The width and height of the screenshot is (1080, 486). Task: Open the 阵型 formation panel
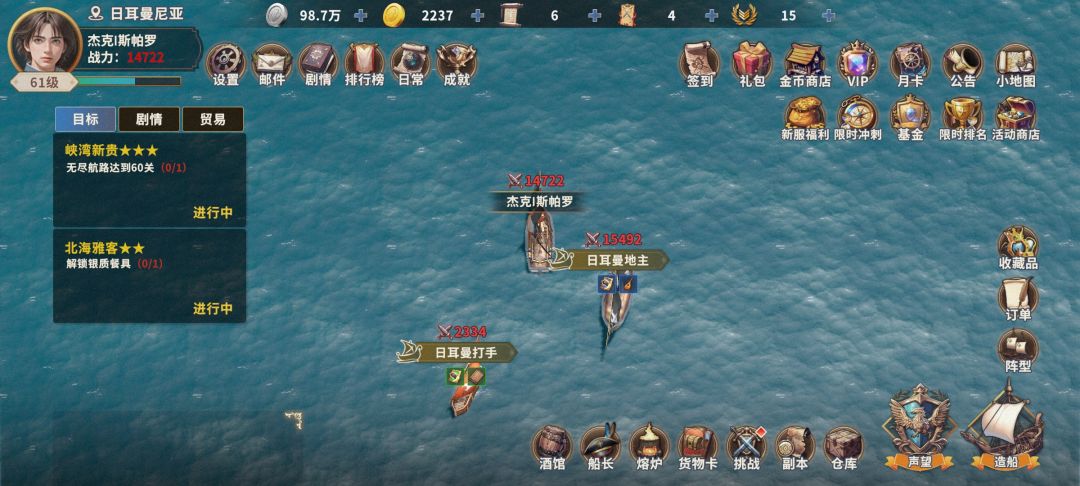pos(1018,351)
